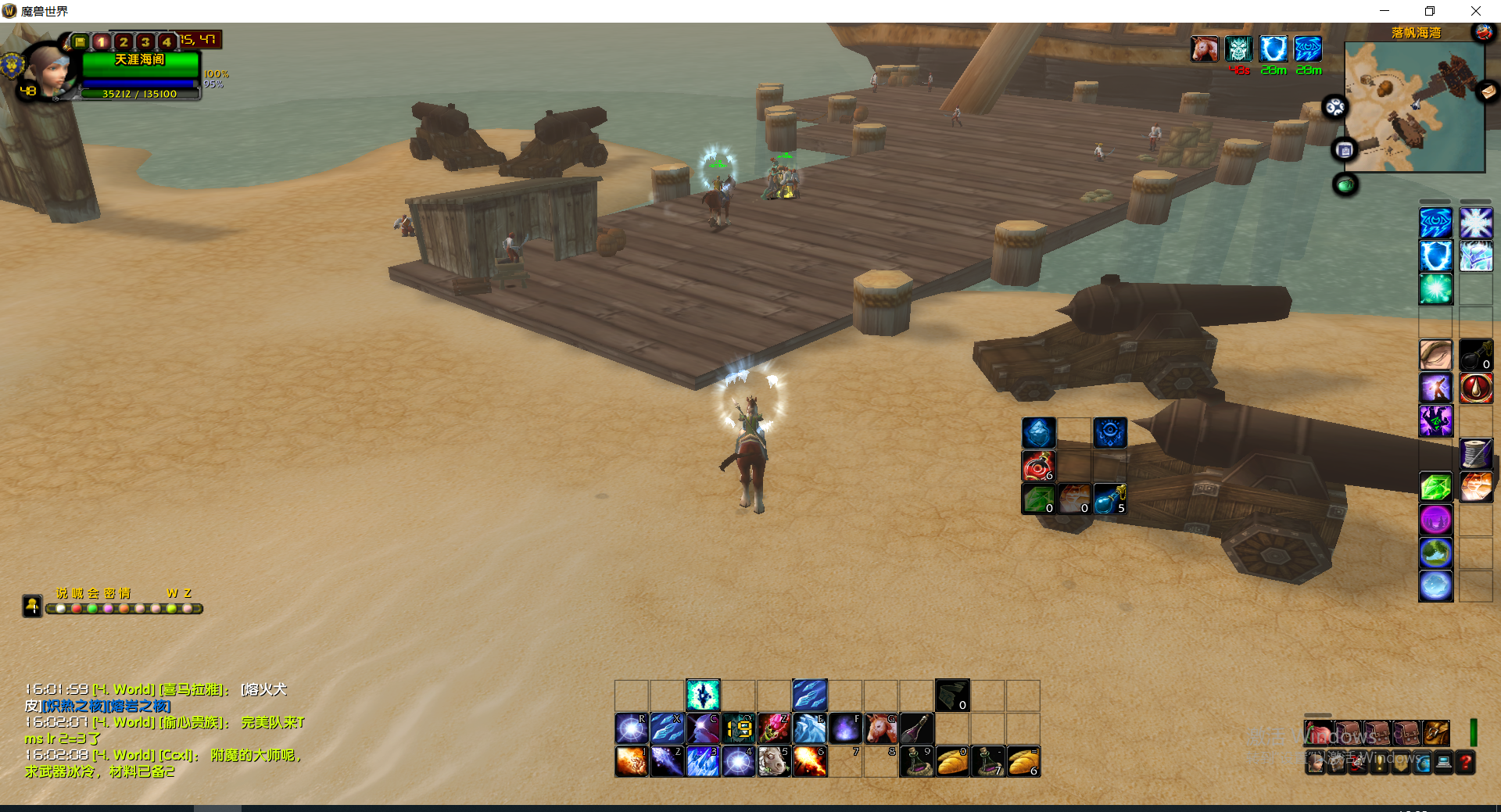Click the green bag minimap button
Viewport: 1501px width, 812px height.
[x=1345, y=185]
